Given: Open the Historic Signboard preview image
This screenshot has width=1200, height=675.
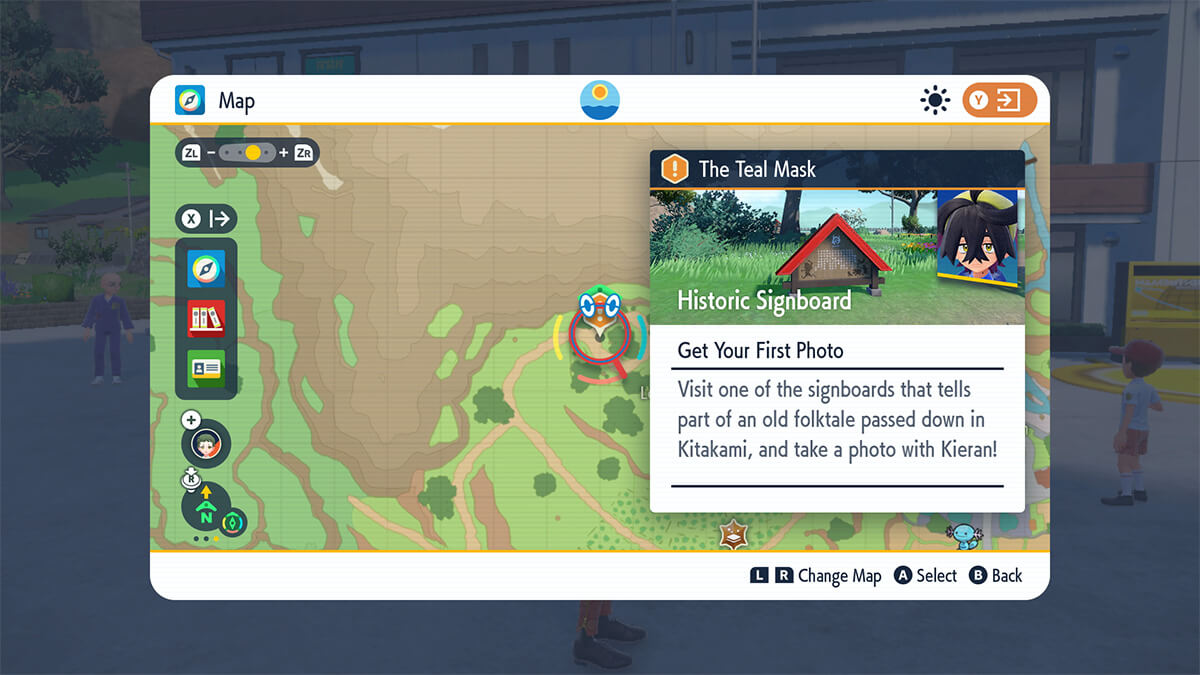Looking at the screenshot, I should click(x=790, y=257).
